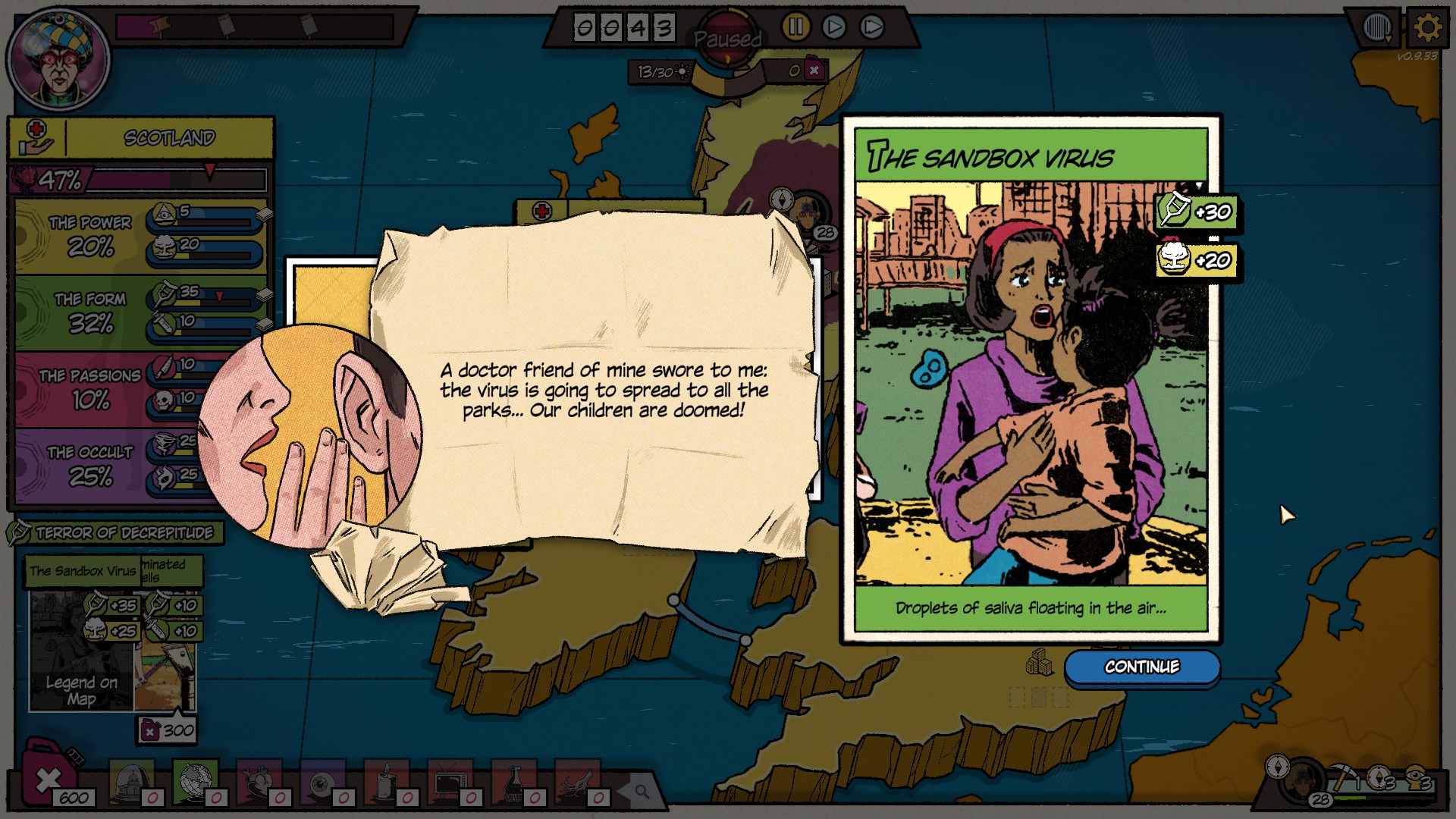Choose the world globe item

[194, 781]
